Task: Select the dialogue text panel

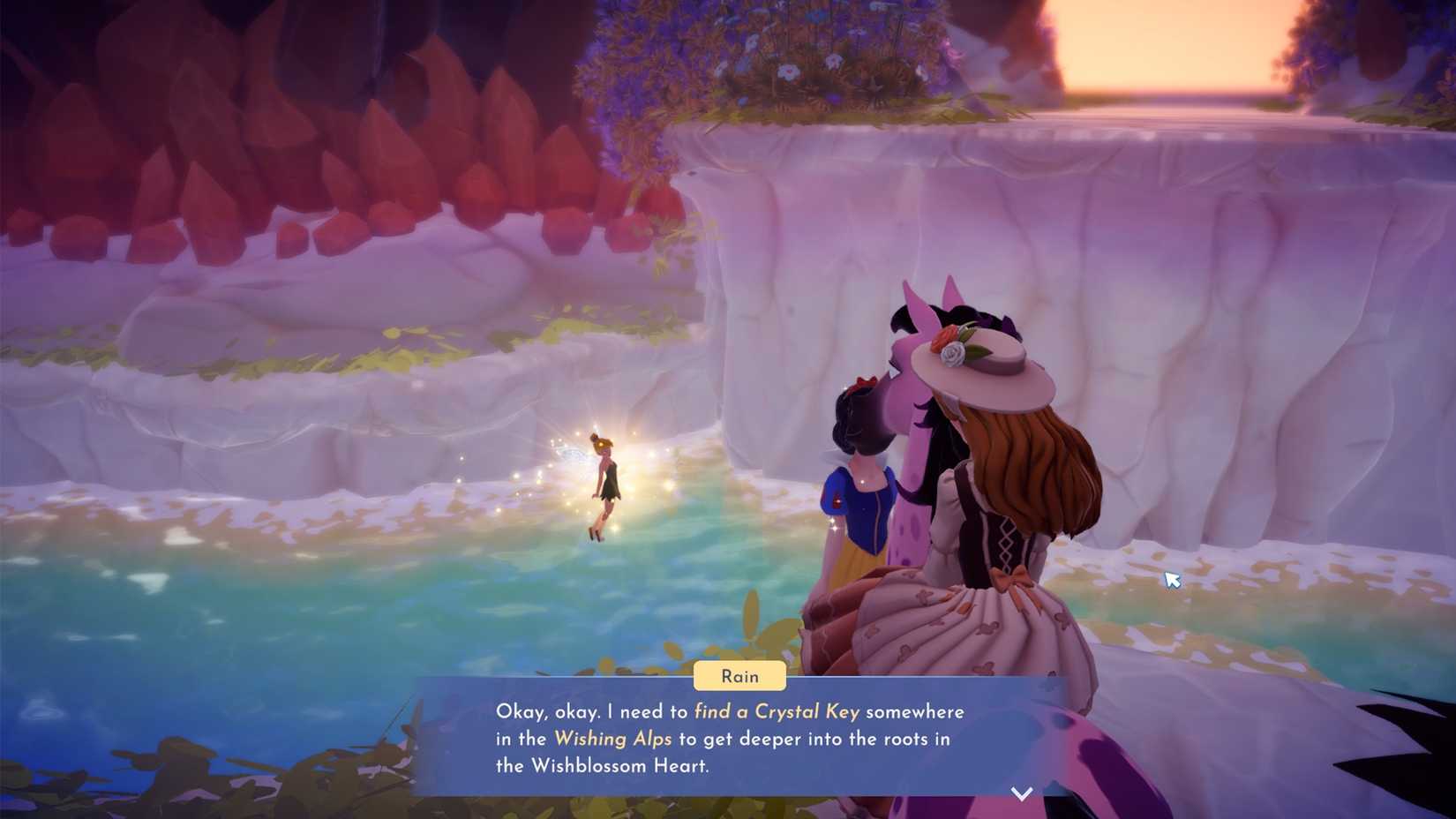Action: tap(732, 740)
